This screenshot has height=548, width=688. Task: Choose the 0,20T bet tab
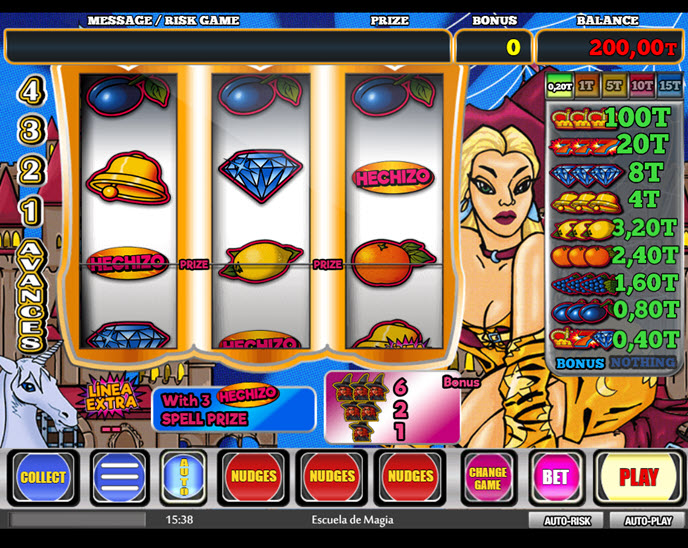(x=558, y=87)
